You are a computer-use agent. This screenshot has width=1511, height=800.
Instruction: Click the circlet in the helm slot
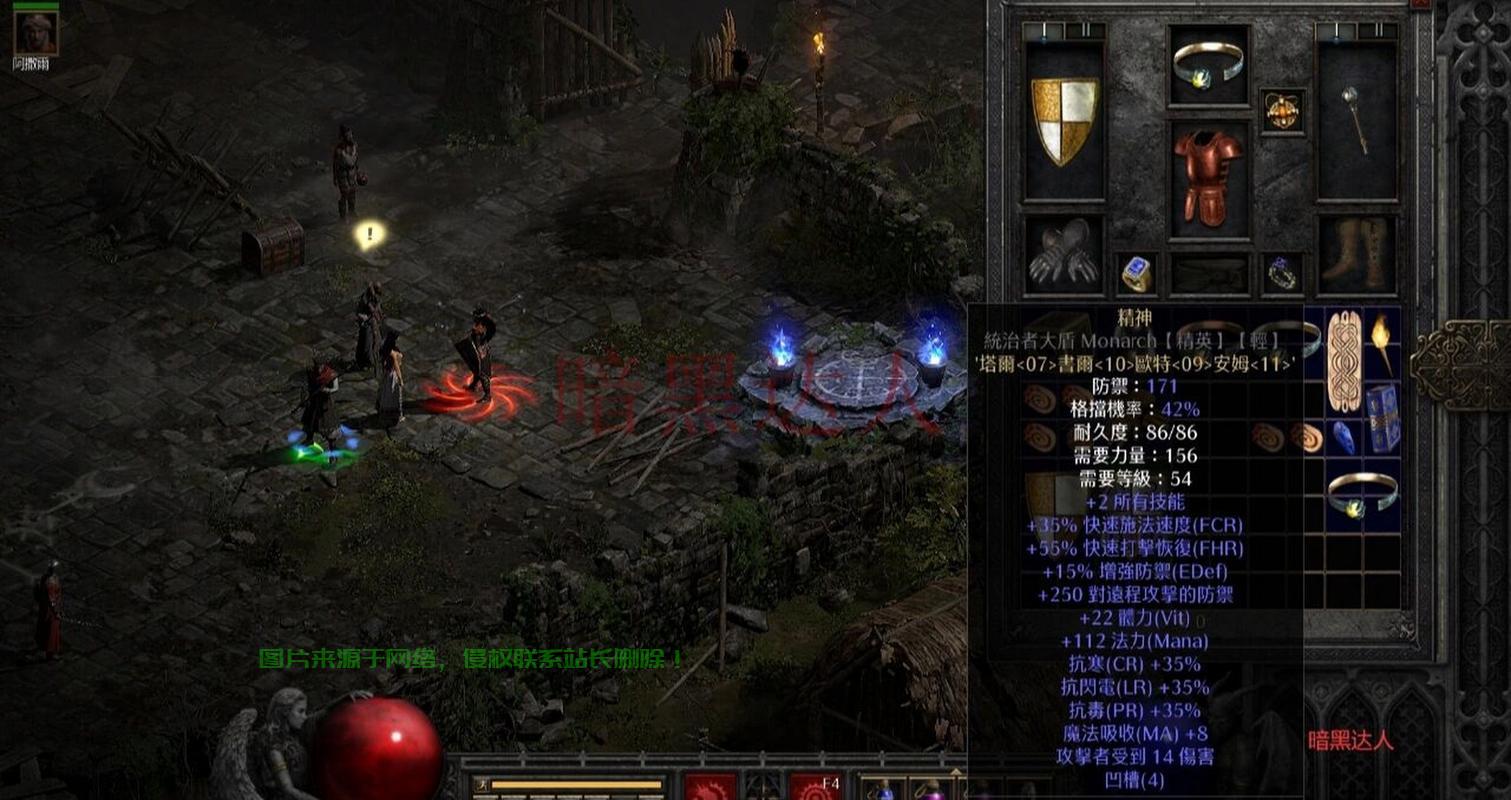(1209, 64)
